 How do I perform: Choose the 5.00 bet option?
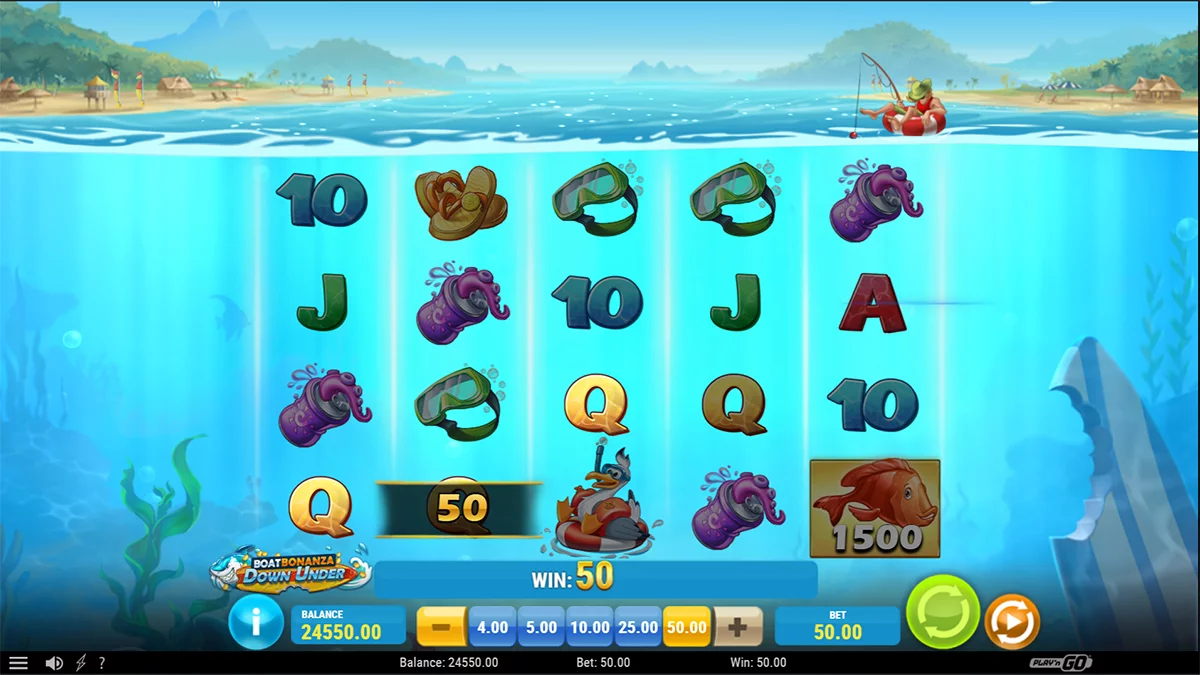click(x=541, y=627)
